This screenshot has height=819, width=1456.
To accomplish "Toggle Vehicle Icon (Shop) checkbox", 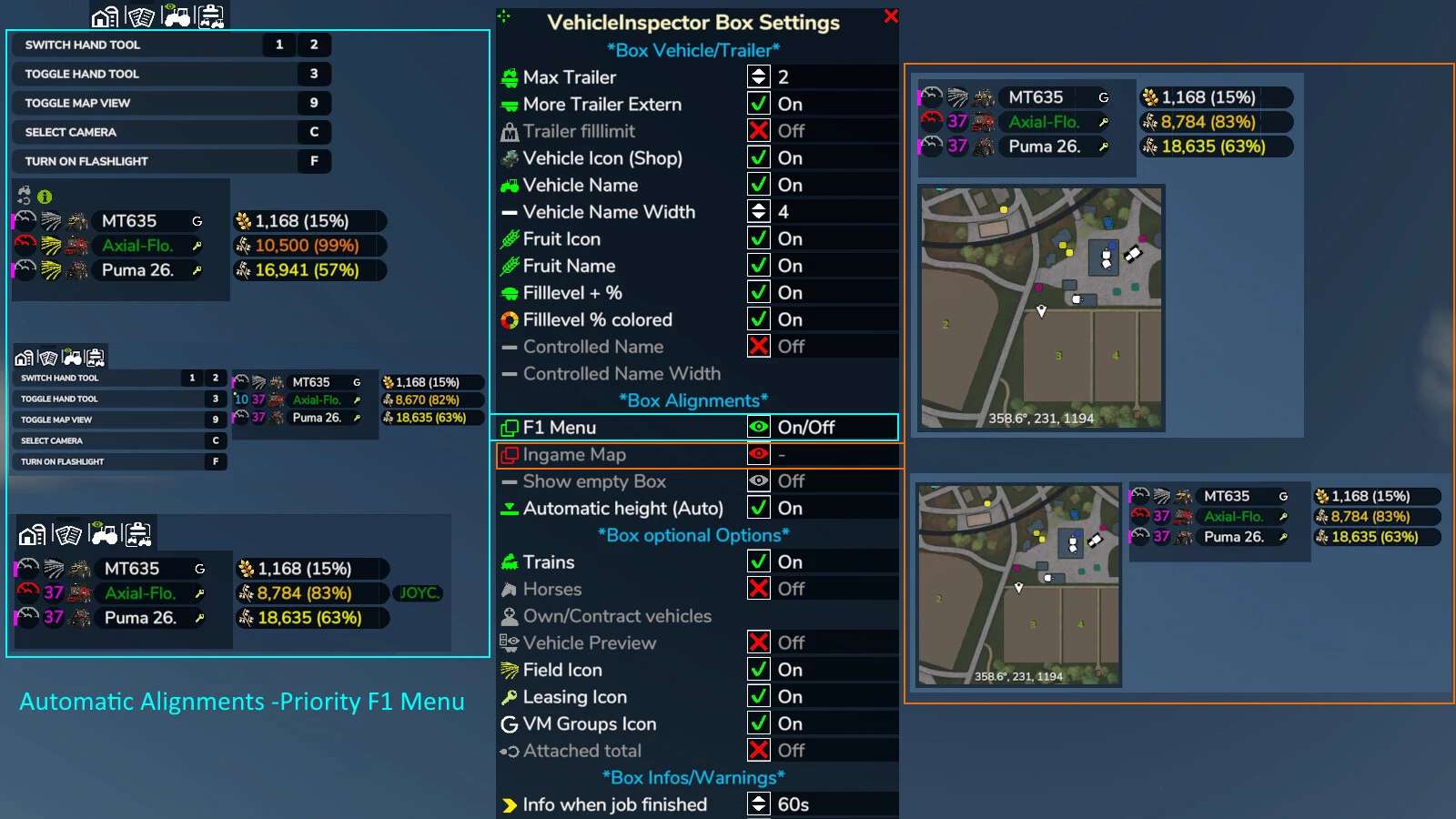I will click(759, 157).
